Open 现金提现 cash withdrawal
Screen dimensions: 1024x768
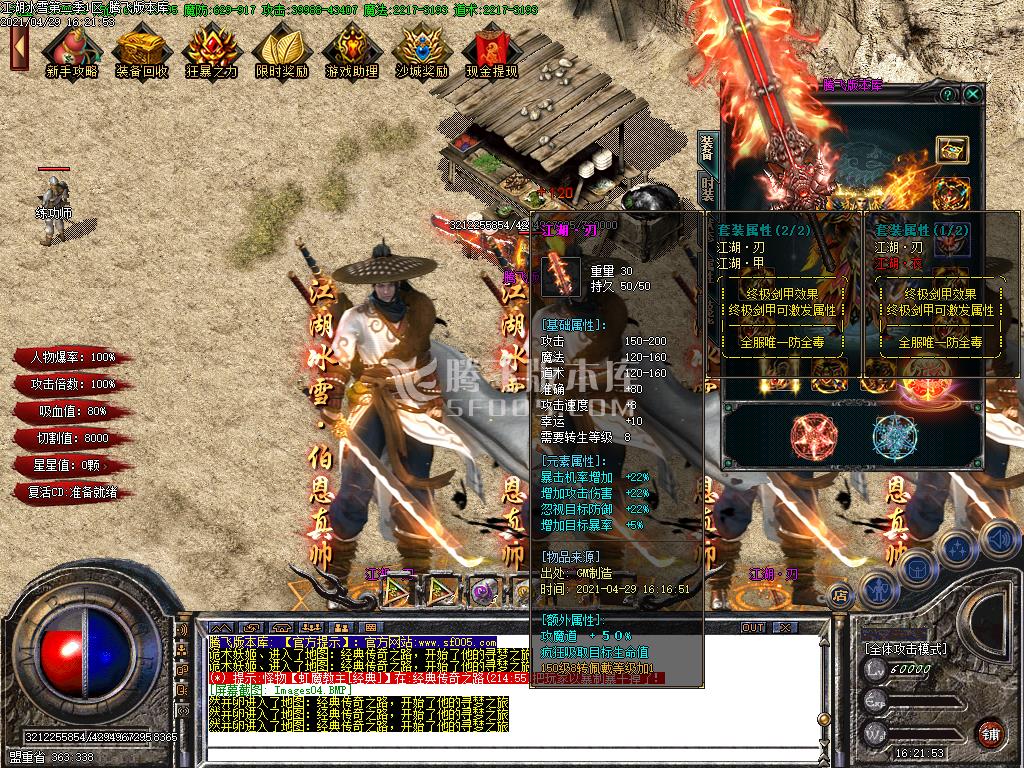491,50
